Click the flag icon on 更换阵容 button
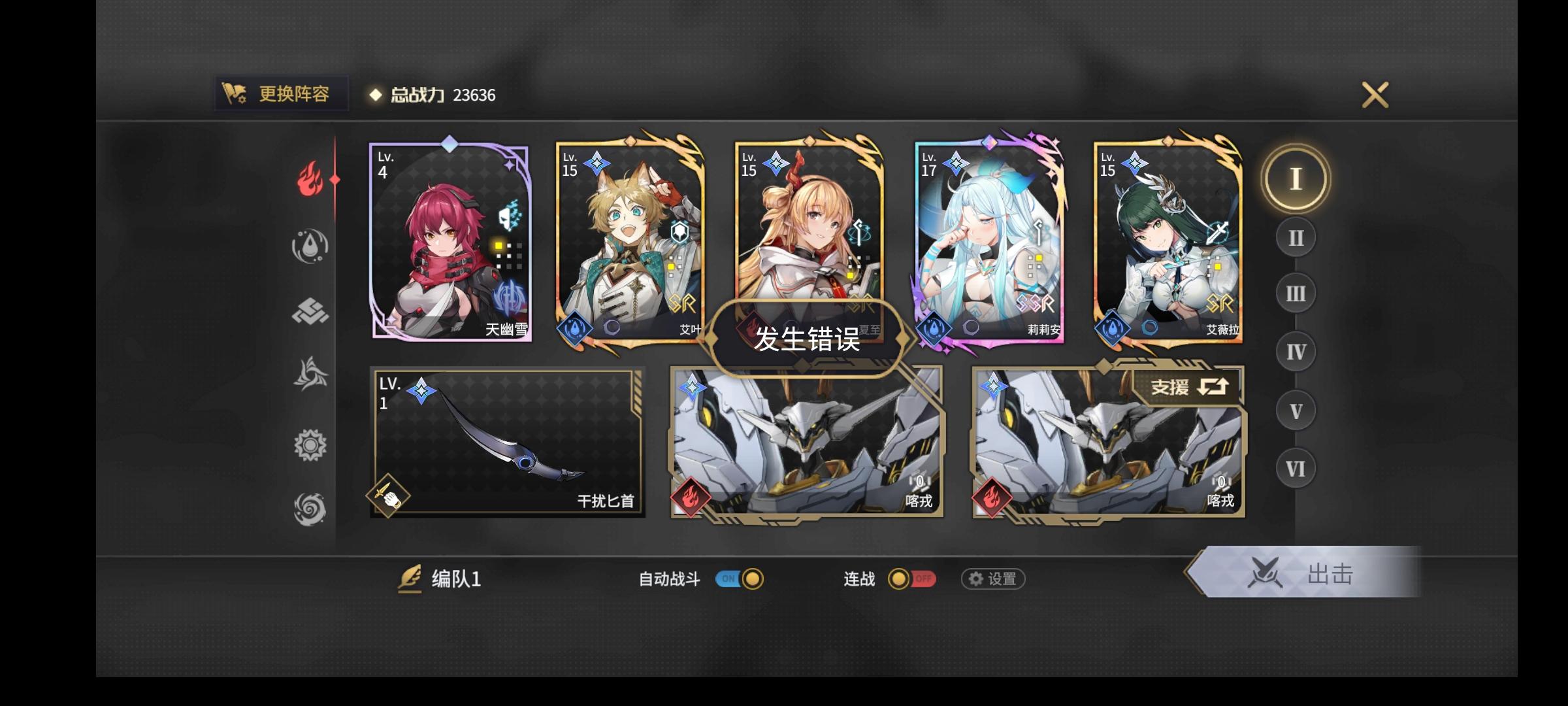The height and width of the screenshot is (706, 1568). 235,93
